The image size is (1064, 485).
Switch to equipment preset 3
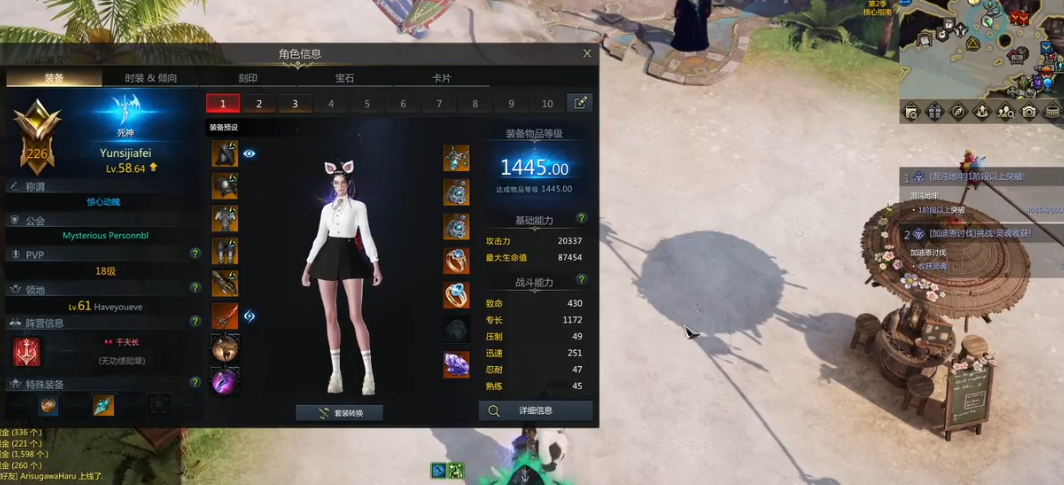pos(295,103)
